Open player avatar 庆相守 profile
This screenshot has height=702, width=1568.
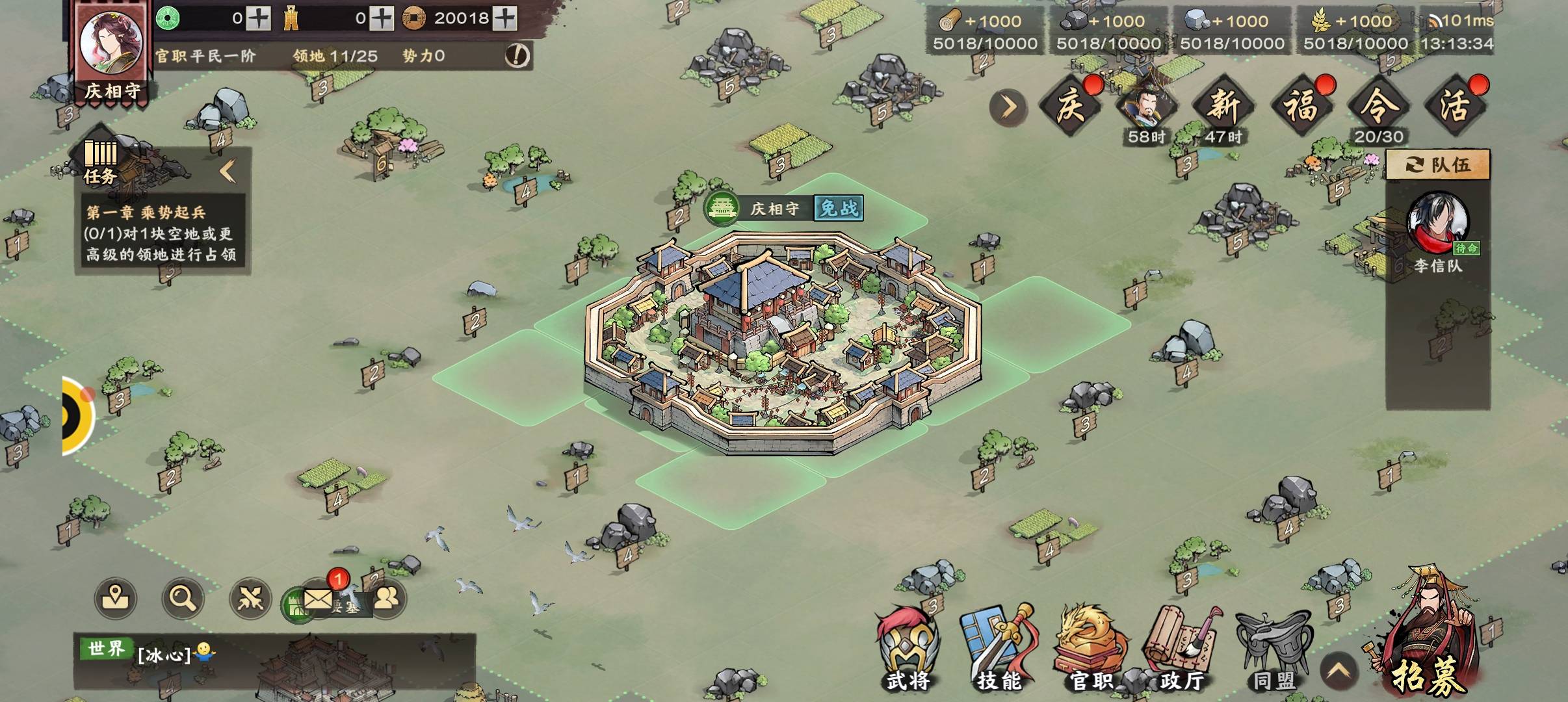tap(111, 44)
